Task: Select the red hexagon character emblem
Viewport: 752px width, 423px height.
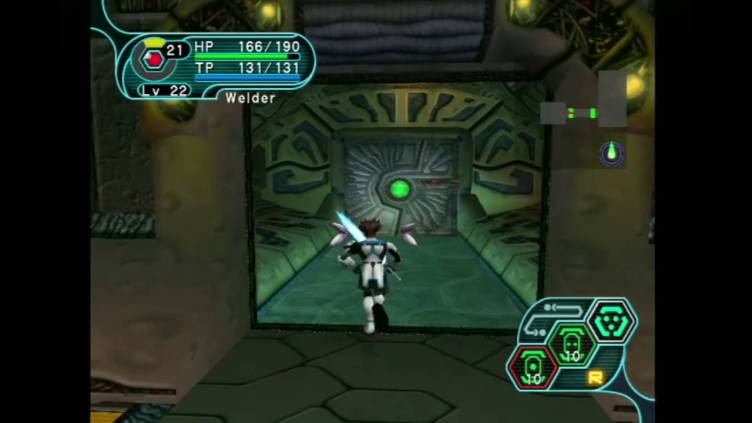Action: pos(153,59)
